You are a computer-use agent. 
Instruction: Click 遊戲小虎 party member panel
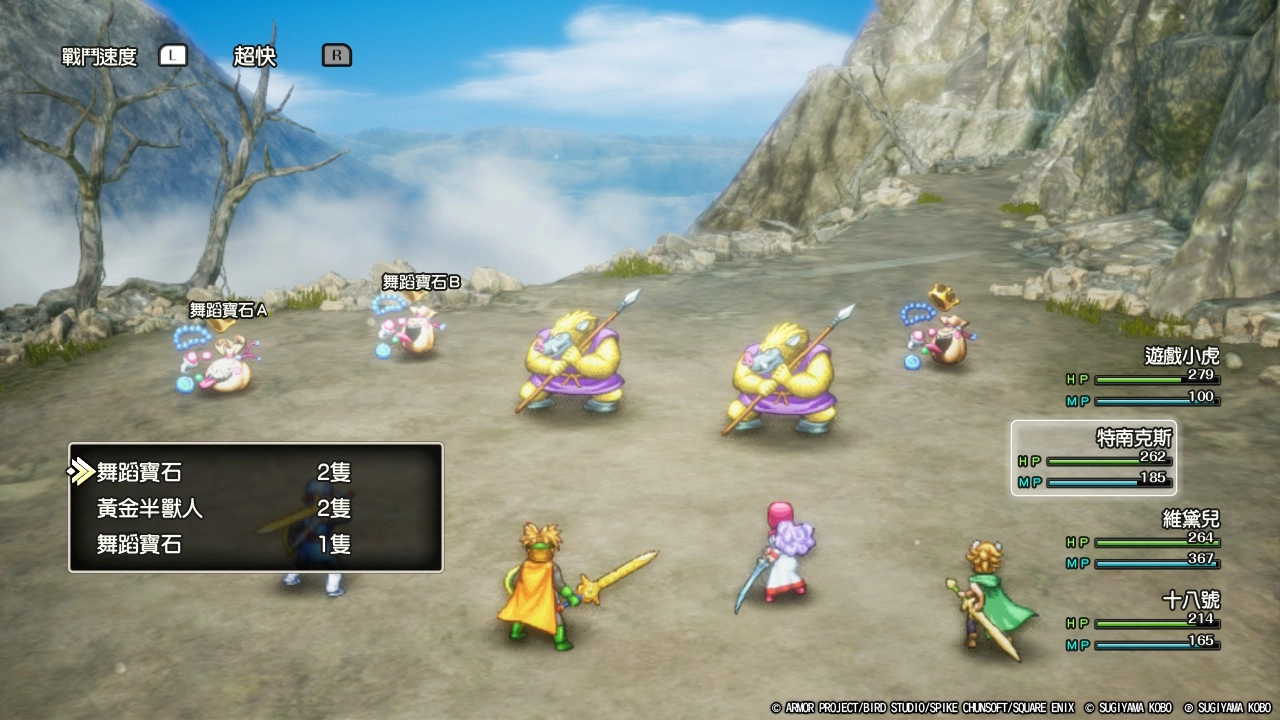tap(1143, 377)
